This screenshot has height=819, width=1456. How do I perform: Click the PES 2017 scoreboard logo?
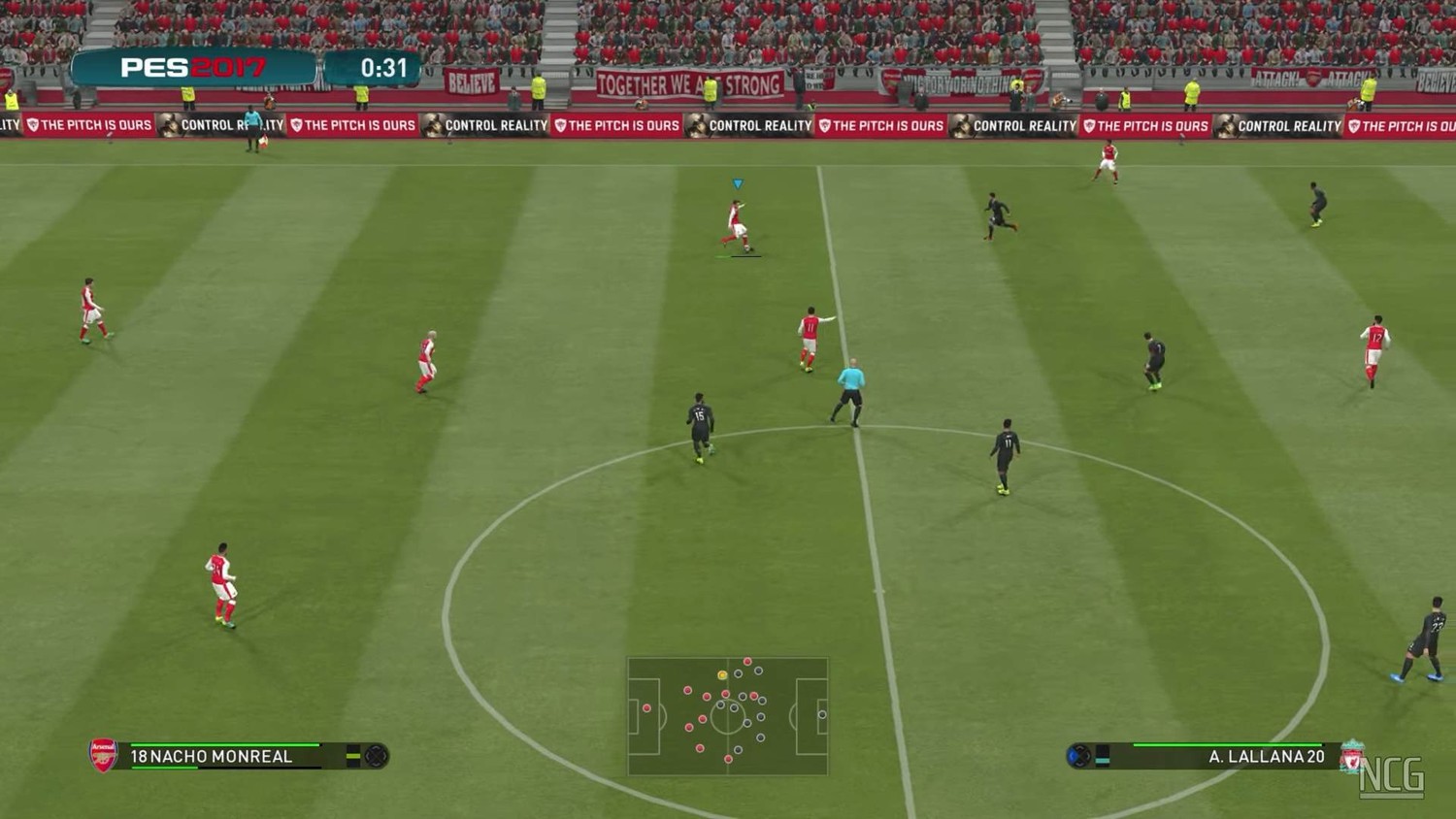(193, 68)
